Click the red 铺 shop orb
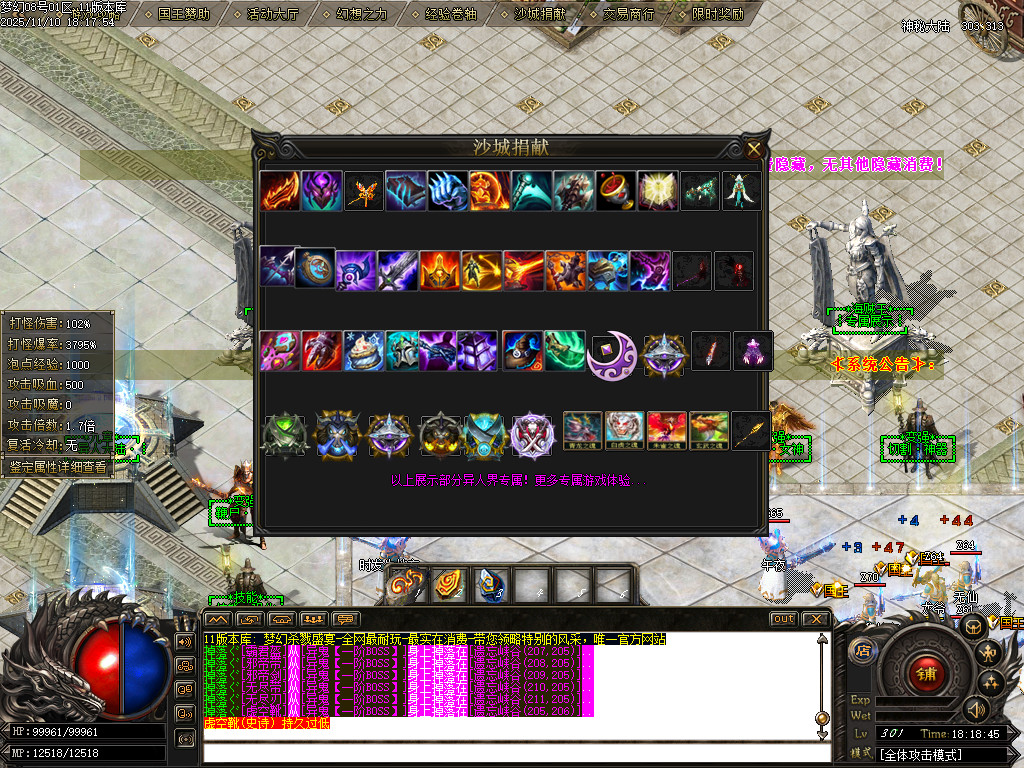 click(x=925, y=673)
